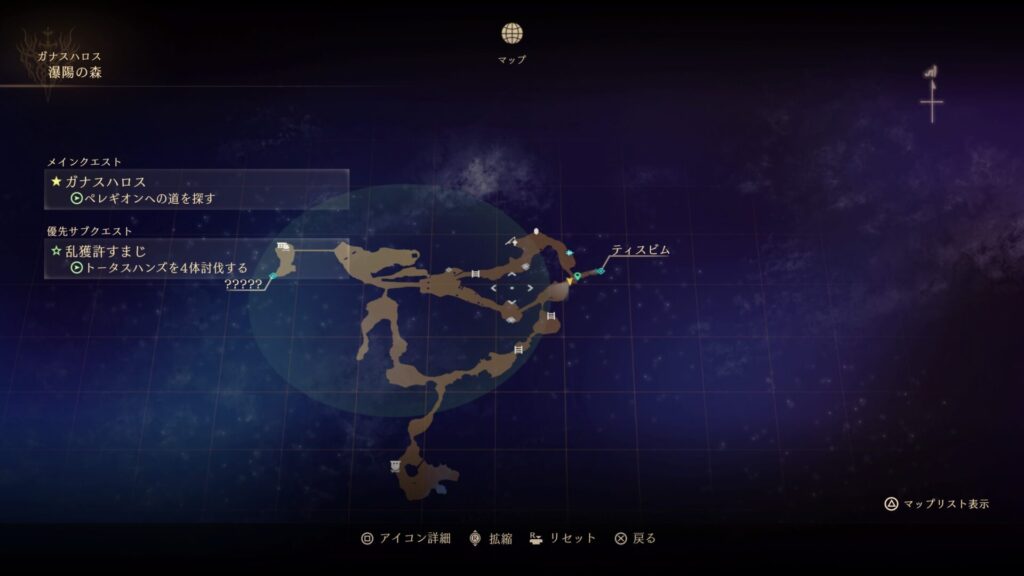Select the ????? unknown exit label
This screenshot has width=1024, height=576.
pos(244,284)
